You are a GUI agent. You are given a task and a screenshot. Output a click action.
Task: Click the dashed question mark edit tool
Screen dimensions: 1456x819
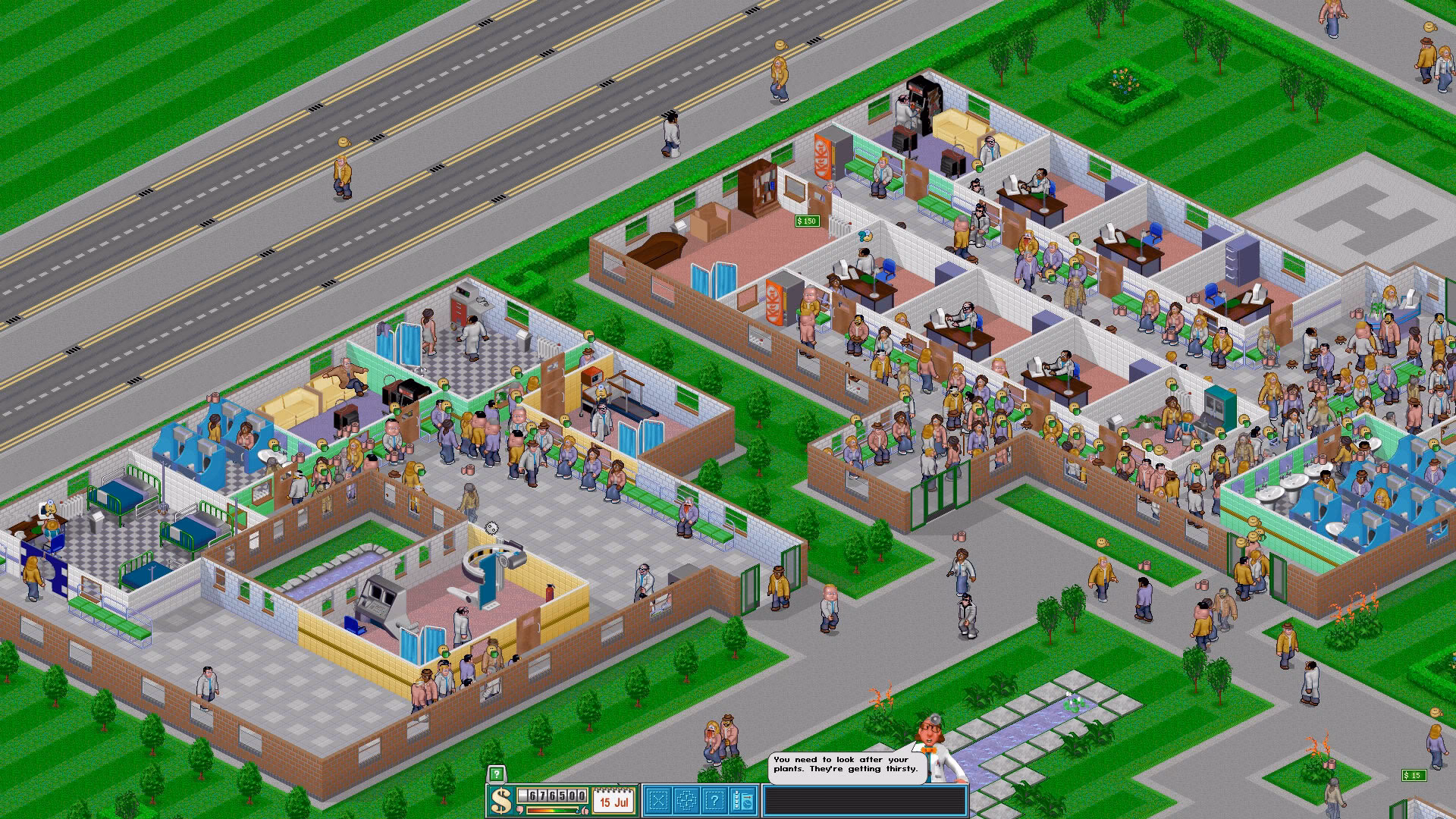716,800
